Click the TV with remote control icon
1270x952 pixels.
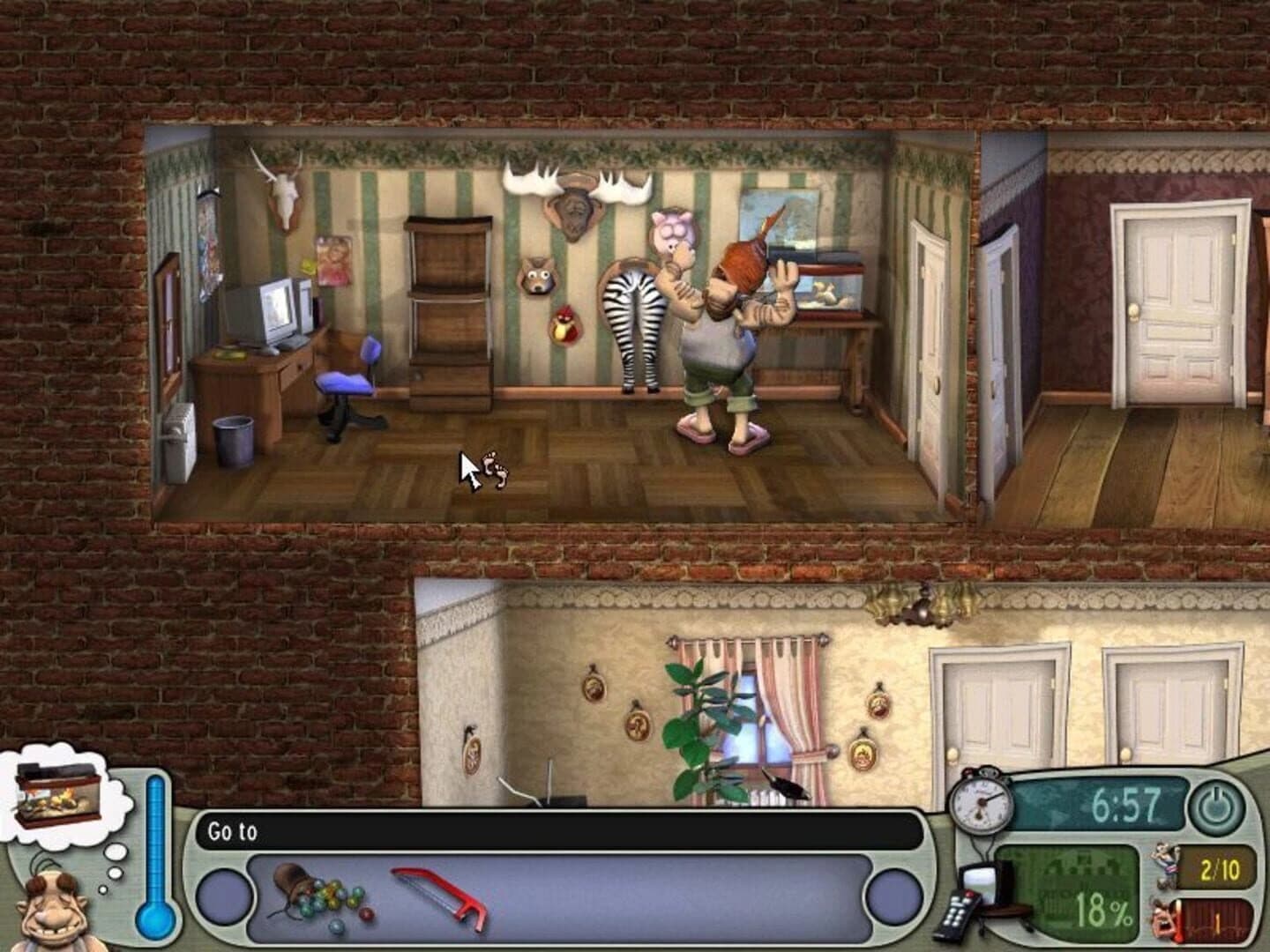979,890
